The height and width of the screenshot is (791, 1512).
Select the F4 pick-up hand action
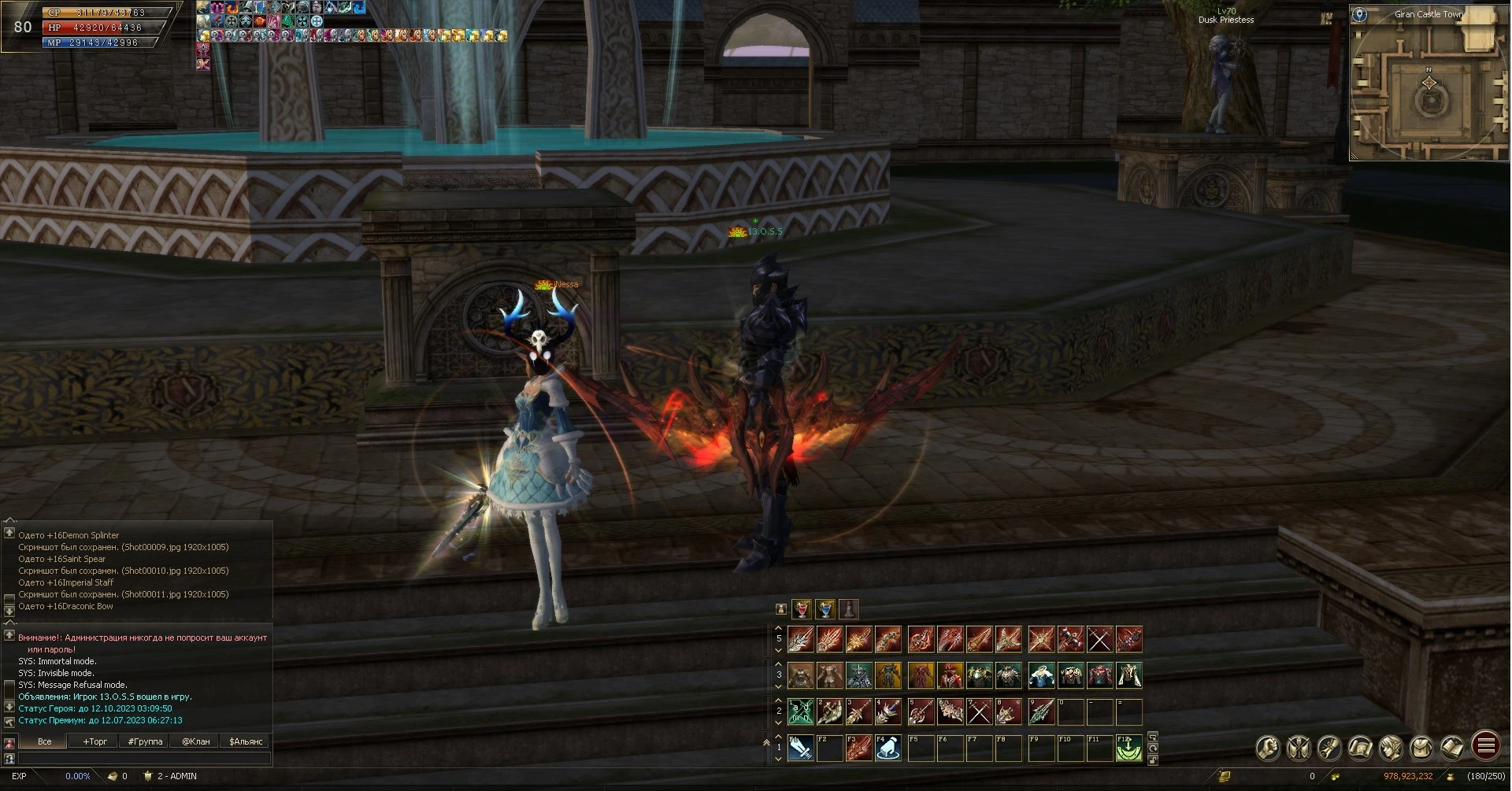click(888, 748)
